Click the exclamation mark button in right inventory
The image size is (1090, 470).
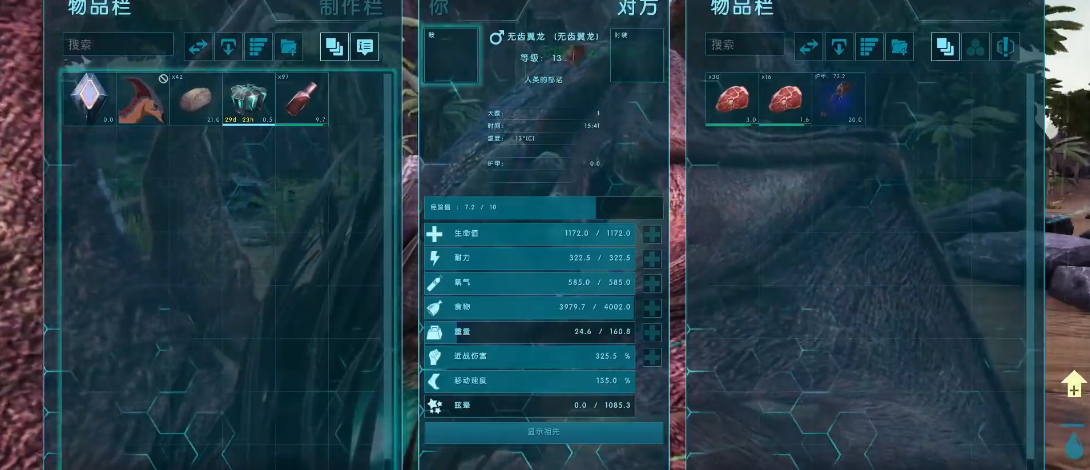[x=1004, y=46]
